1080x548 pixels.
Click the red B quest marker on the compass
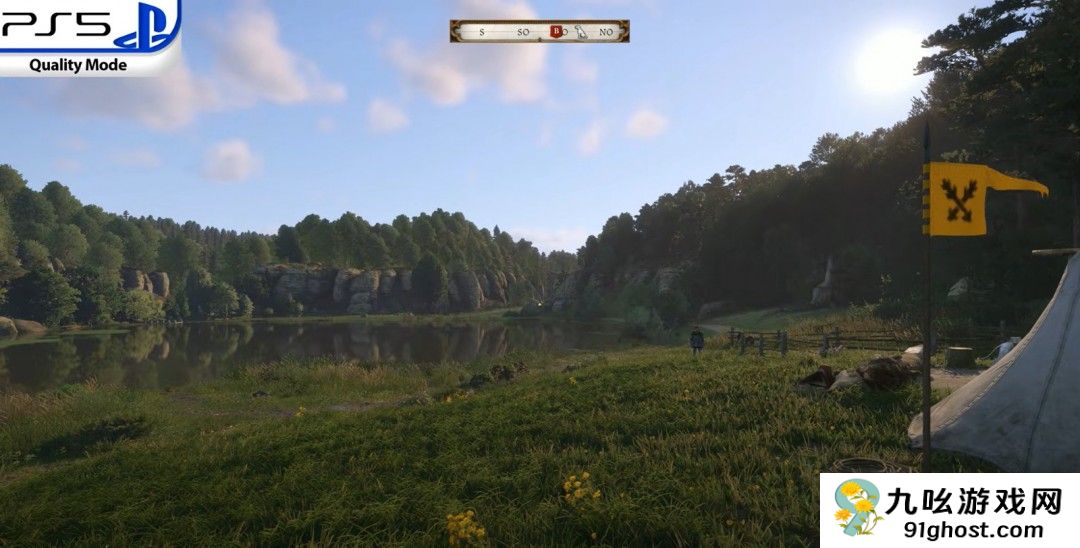pos(556,31)
